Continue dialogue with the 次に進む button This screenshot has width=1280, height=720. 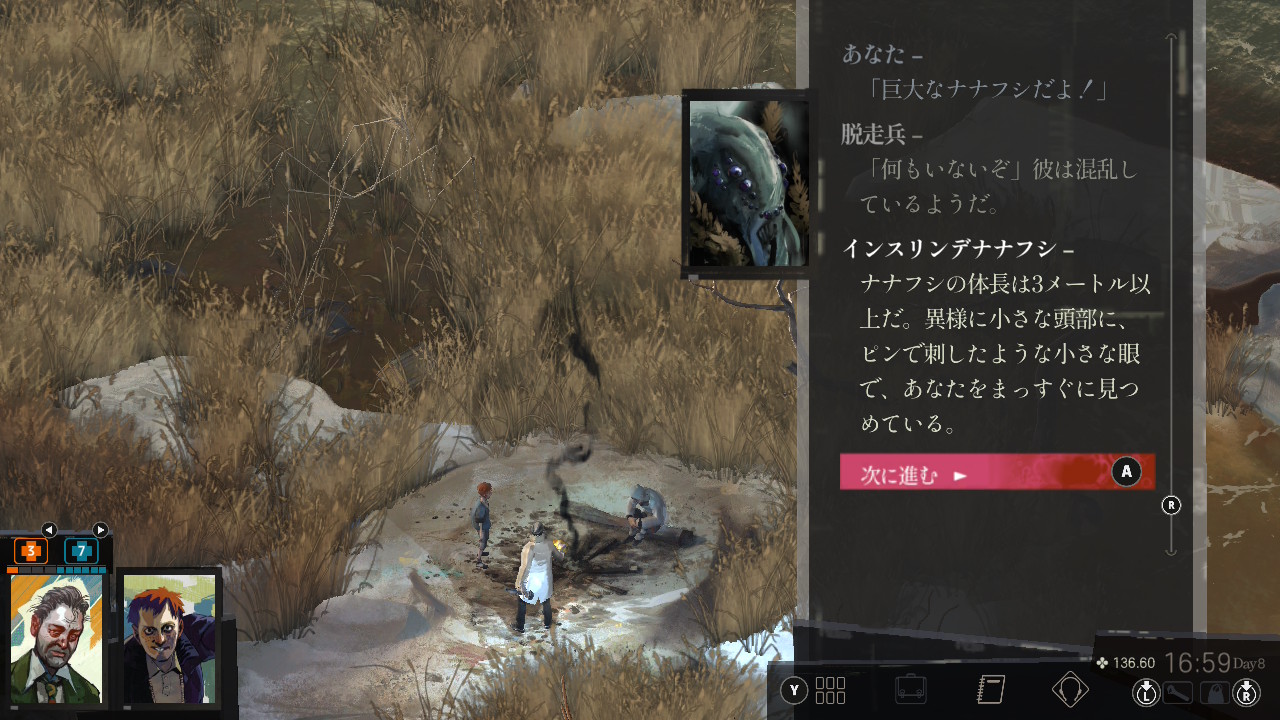[996, 472]
